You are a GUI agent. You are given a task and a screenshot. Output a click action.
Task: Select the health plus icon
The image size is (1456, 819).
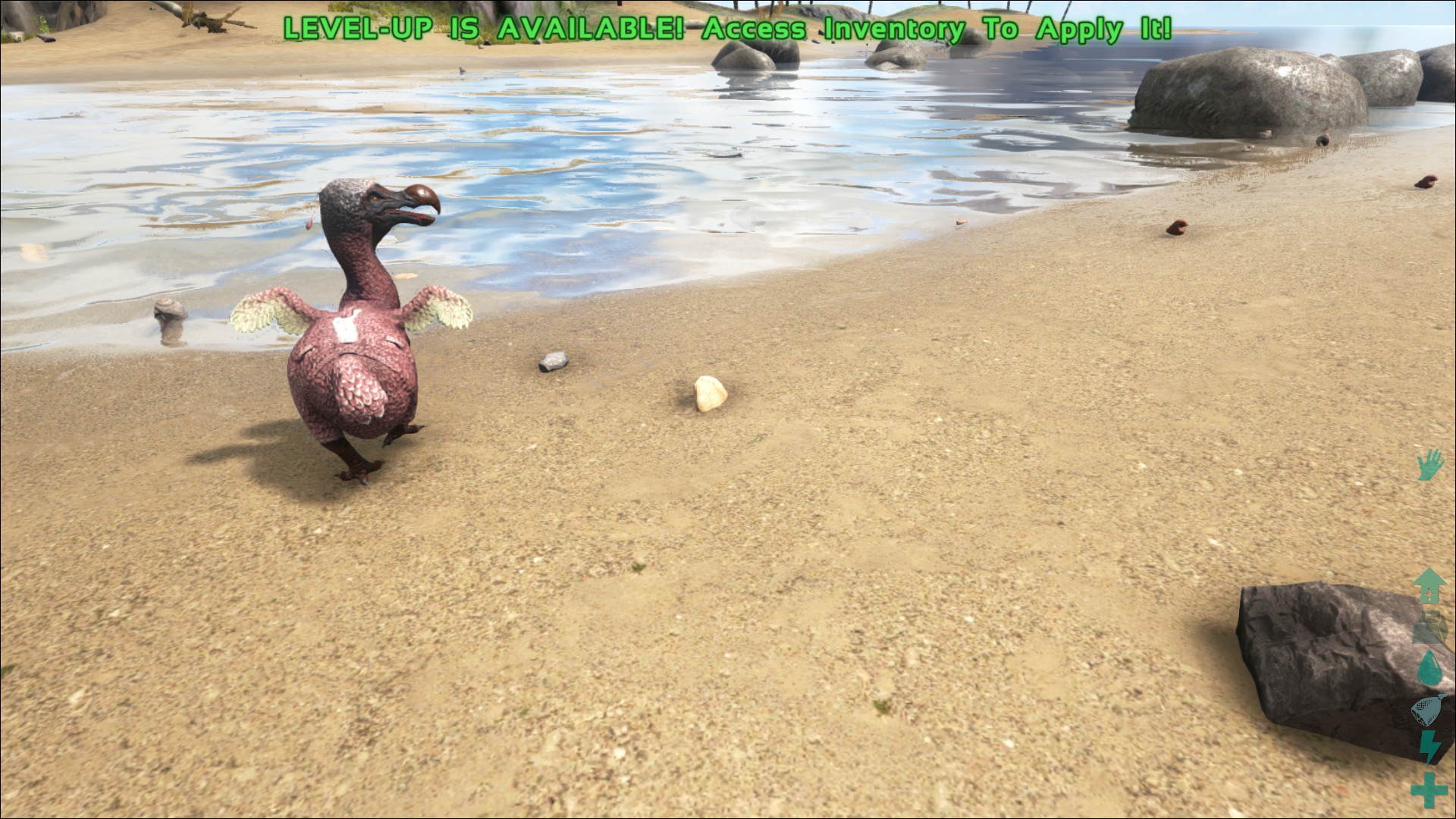click(x=1429, y=789)
